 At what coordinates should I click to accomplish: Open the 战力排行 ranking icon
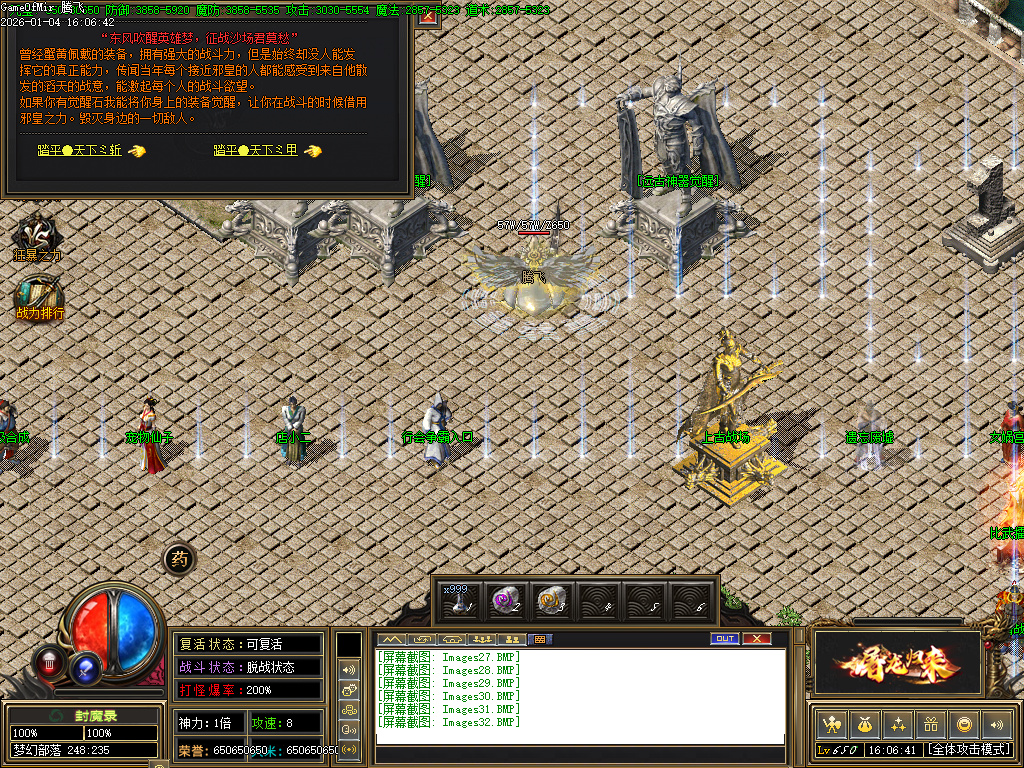pyautogui.click(x=39, y=297)
